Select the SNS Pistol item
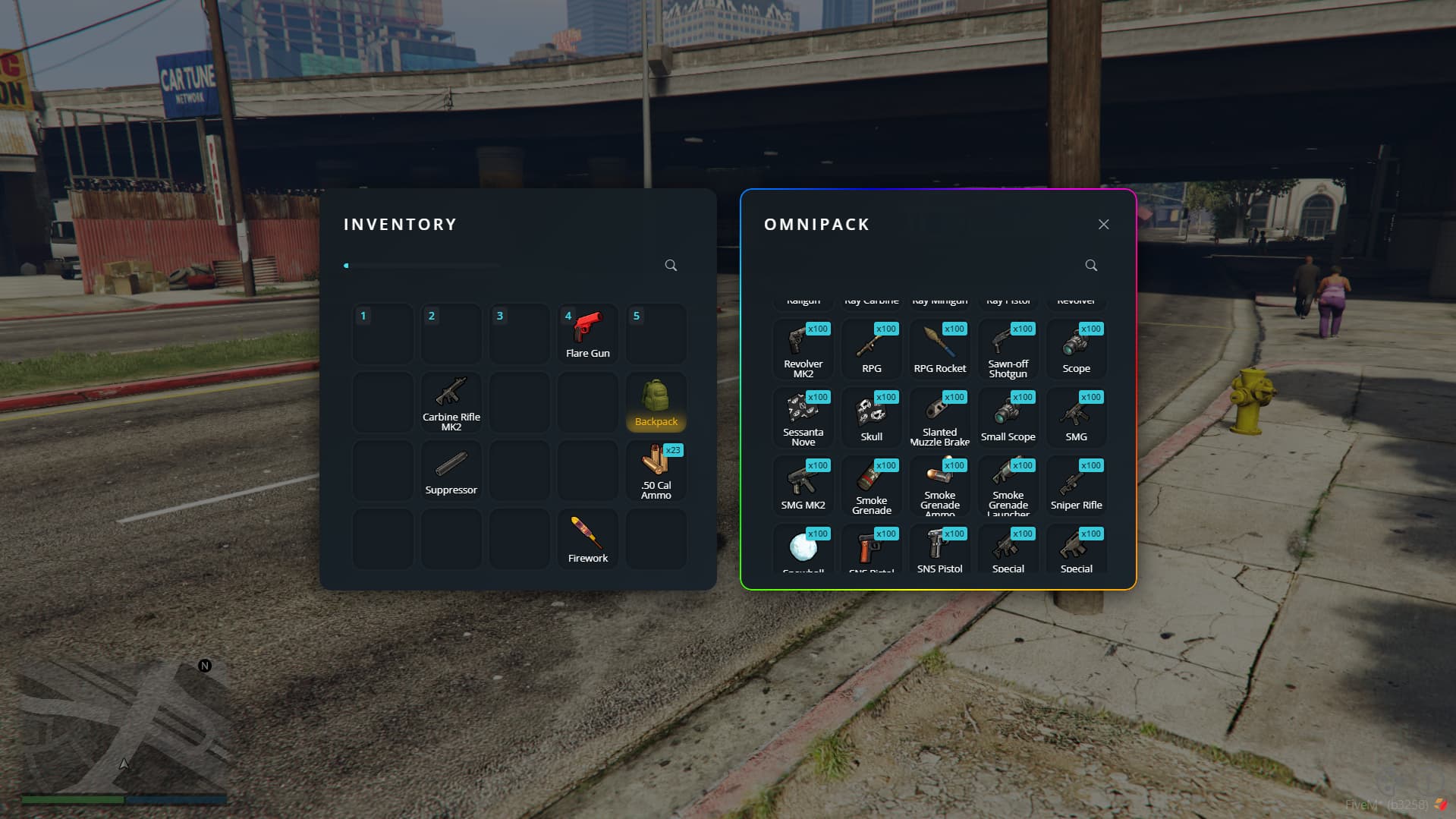The image size is (1456, 819). tap(939, 550)
